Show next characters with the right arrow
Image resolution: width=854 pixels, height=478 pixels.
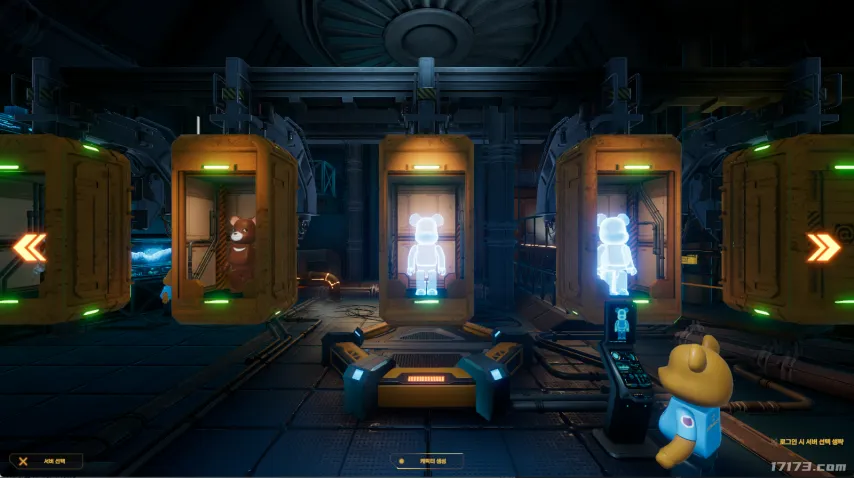click(x=823, y=247)
